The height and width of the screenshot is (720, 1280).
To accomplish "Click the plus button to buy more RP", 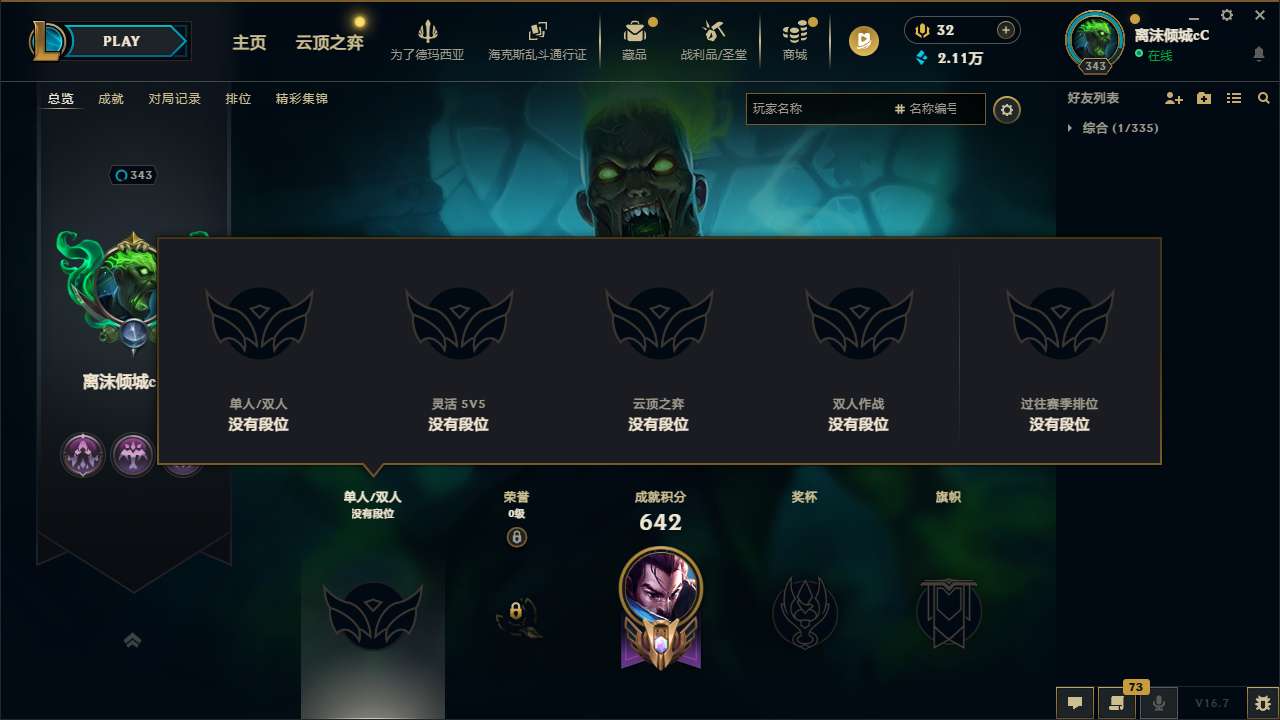I will pyautogui.click(x=1006, y=30).
